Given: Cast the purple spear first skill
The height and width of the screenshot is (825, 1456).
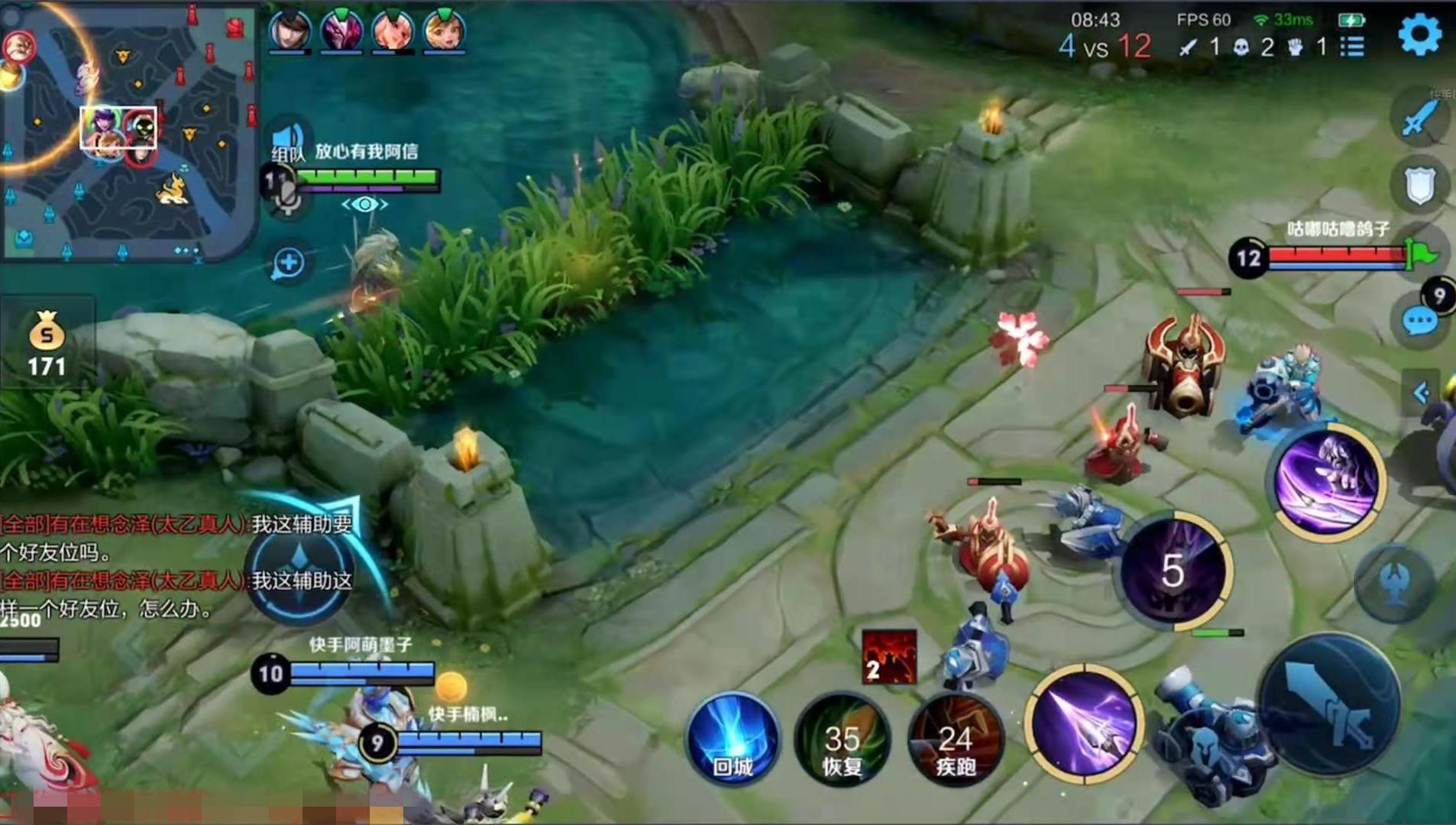Looking at the screenshot, I should tap(1085, 723).
